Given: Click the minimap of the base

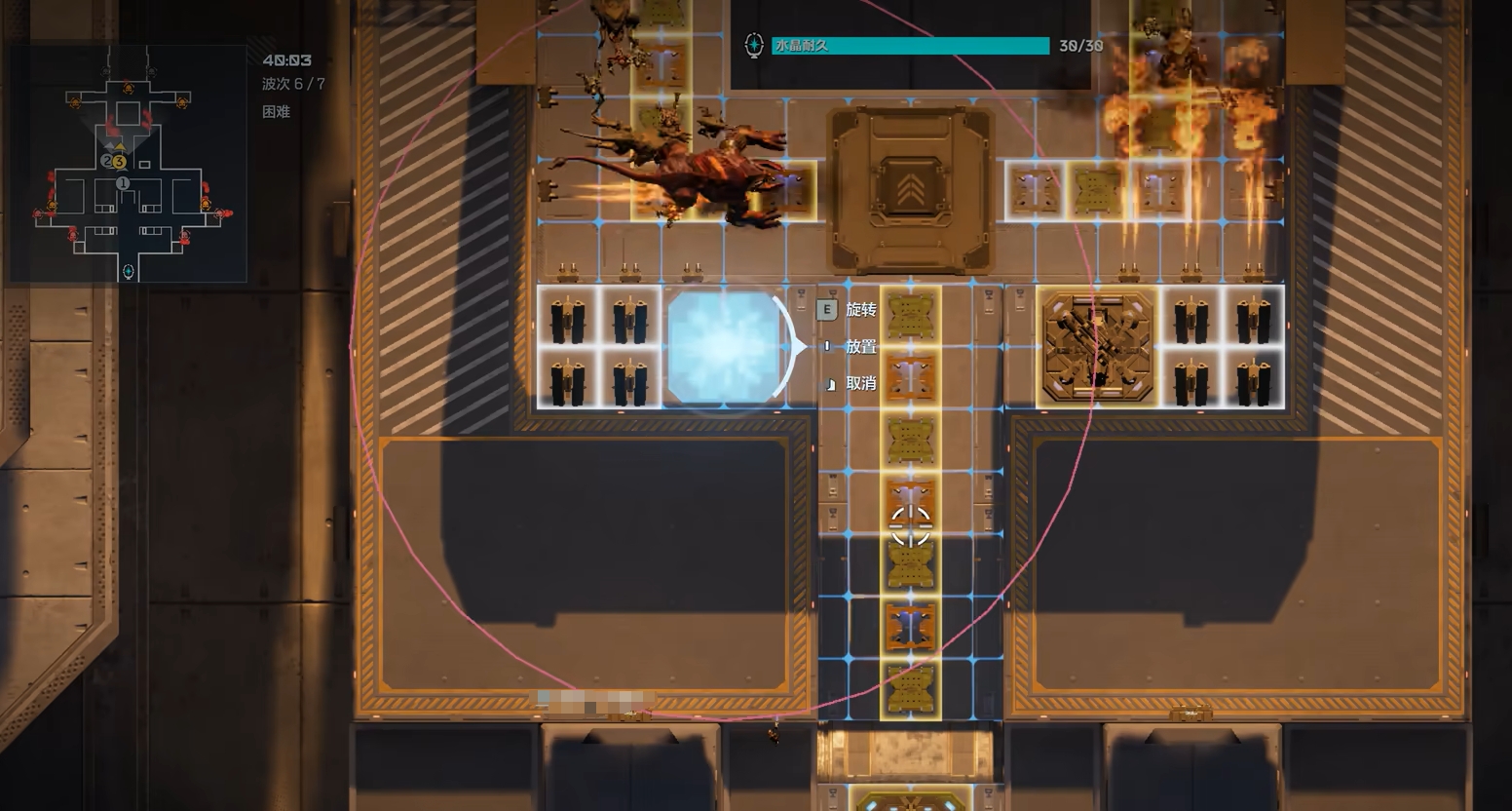Looking at the screenshot, I should [128, 164].
